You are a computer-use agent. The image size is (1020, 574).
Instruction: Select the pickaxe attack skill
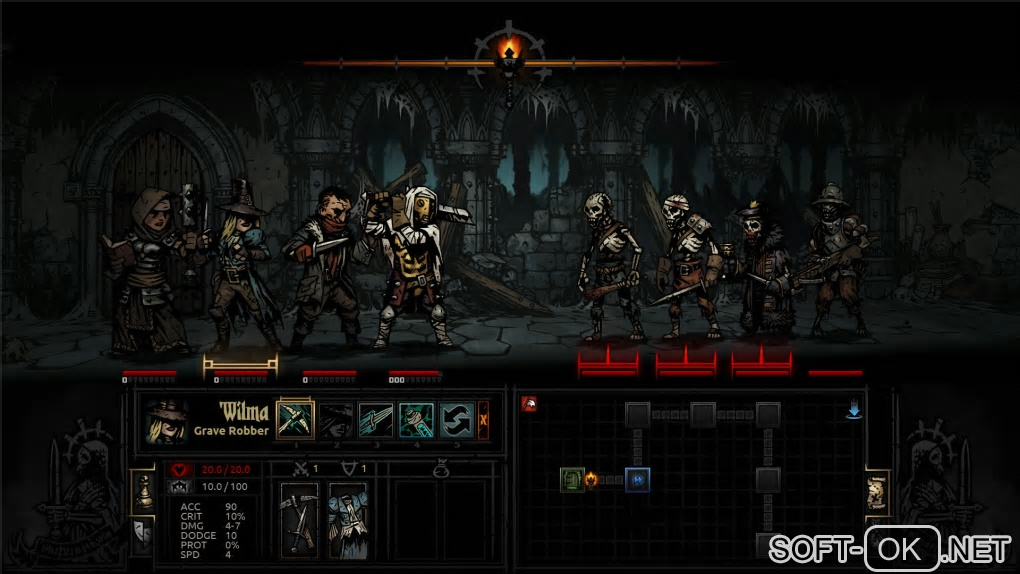[295, 419]
